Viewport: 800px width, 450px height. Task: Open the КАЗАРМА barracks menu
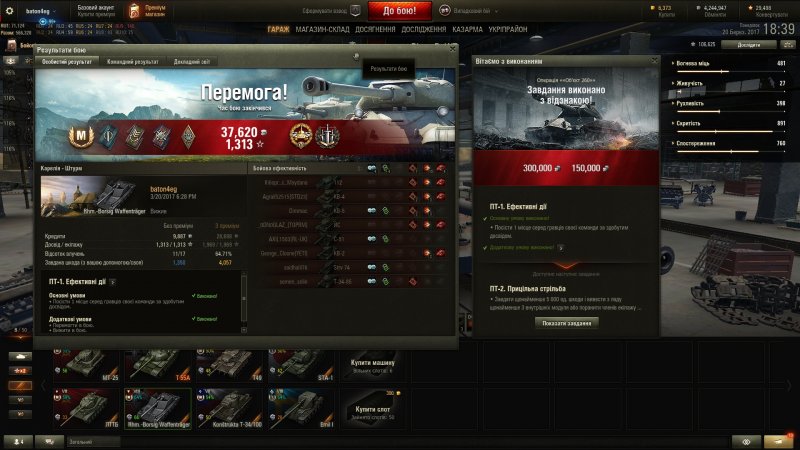tap(468, 30)
